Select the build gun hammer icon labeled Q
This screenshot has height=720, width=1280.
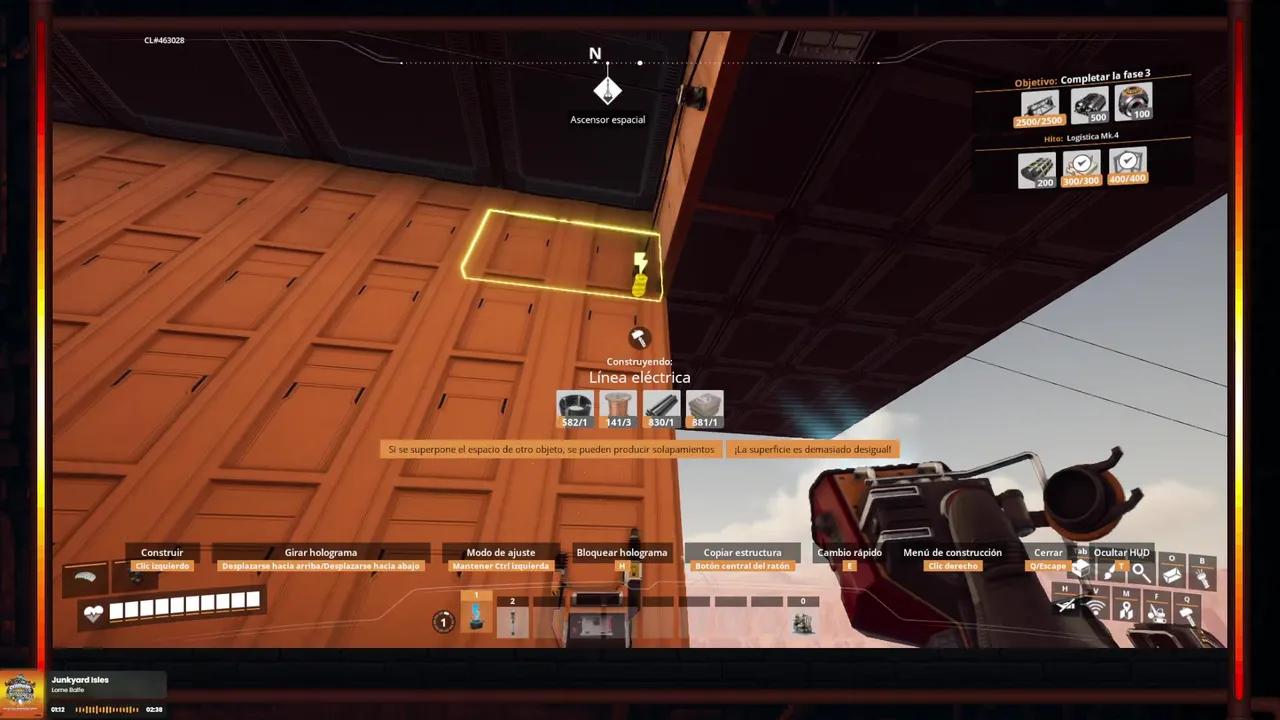pyautogui.click(x=1187, y=613)
